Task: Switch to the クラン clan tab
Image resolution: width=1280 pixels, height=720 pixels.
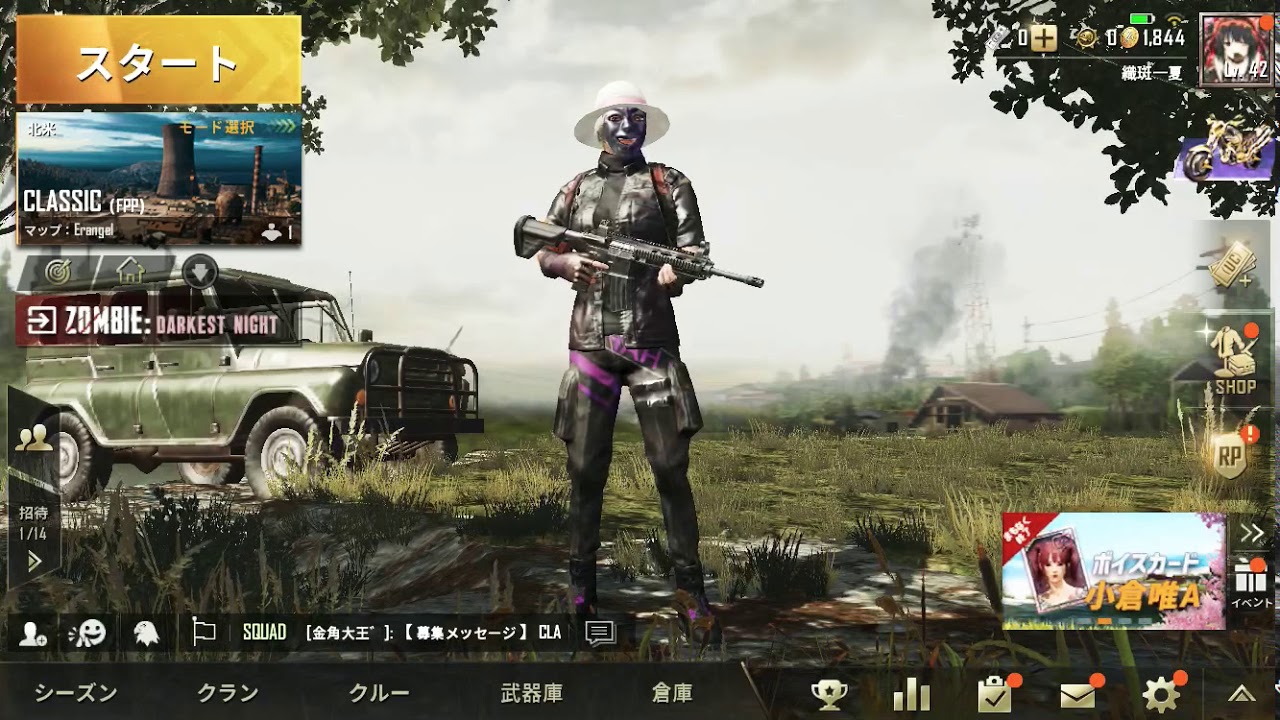Action: pyautogui.click(x=226, y=690)
